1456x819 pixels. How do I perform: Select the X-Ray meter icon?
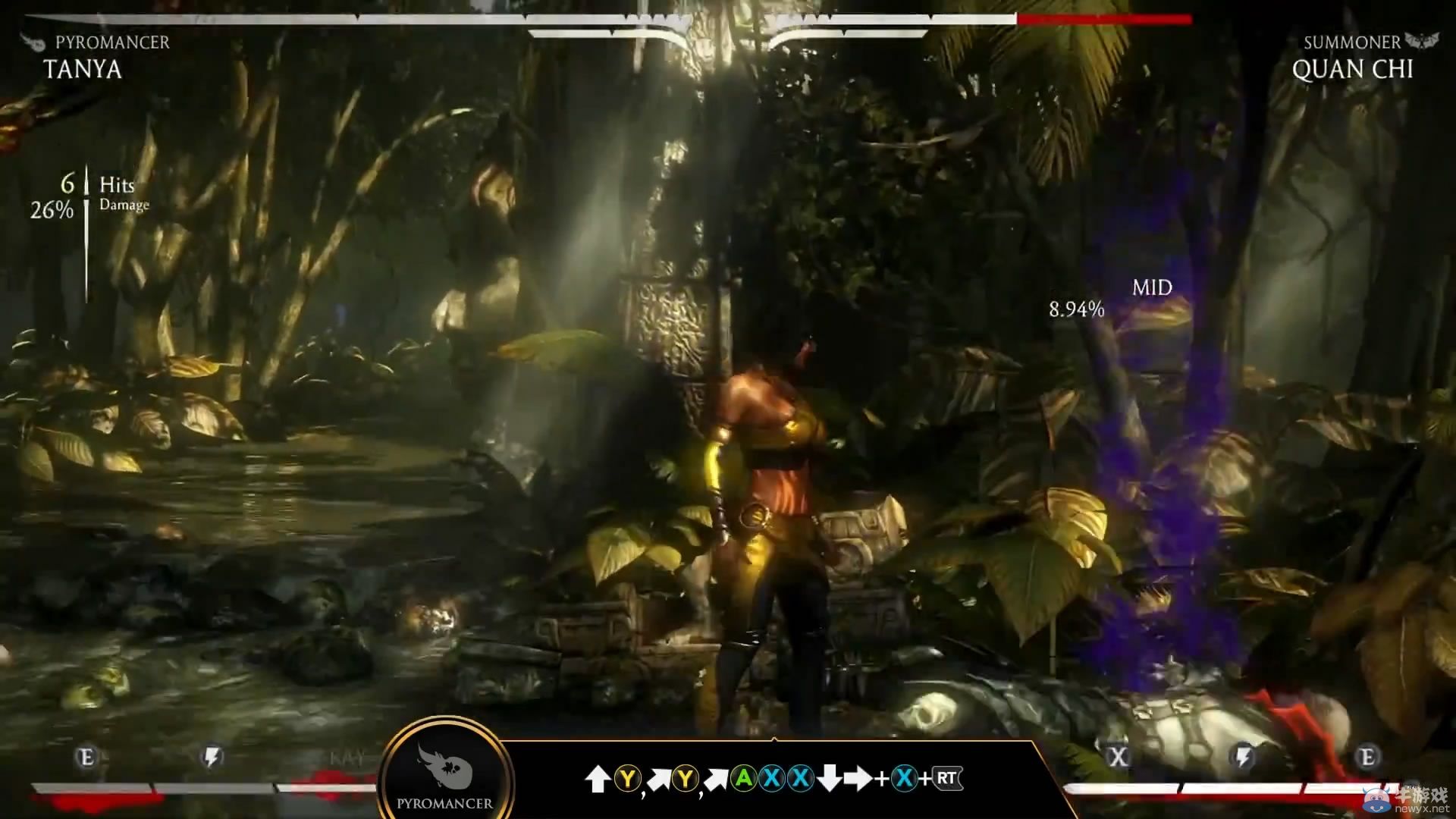coord(1118,756)
